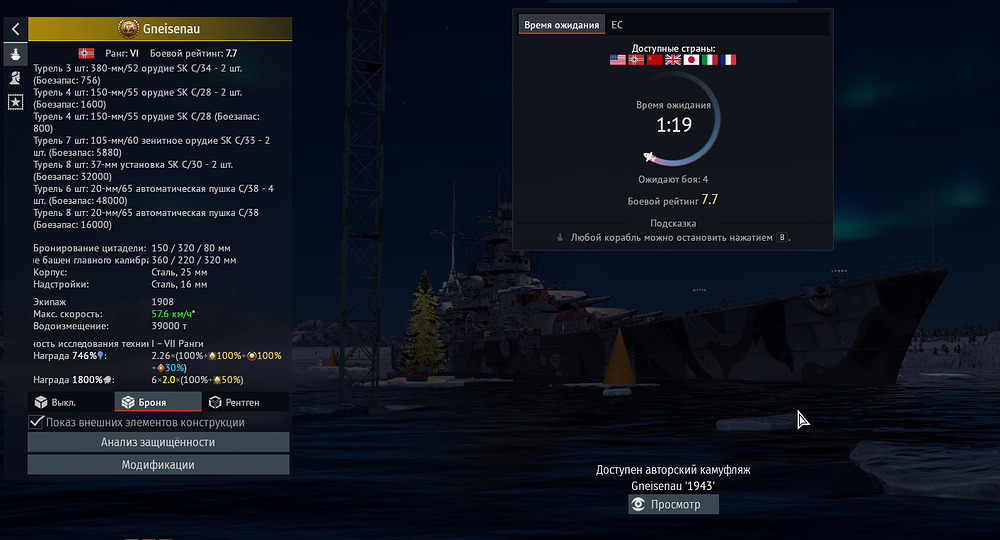Open Анализ защищённости protection analysis
1000x540 pixels.
[x=158, y=442]
